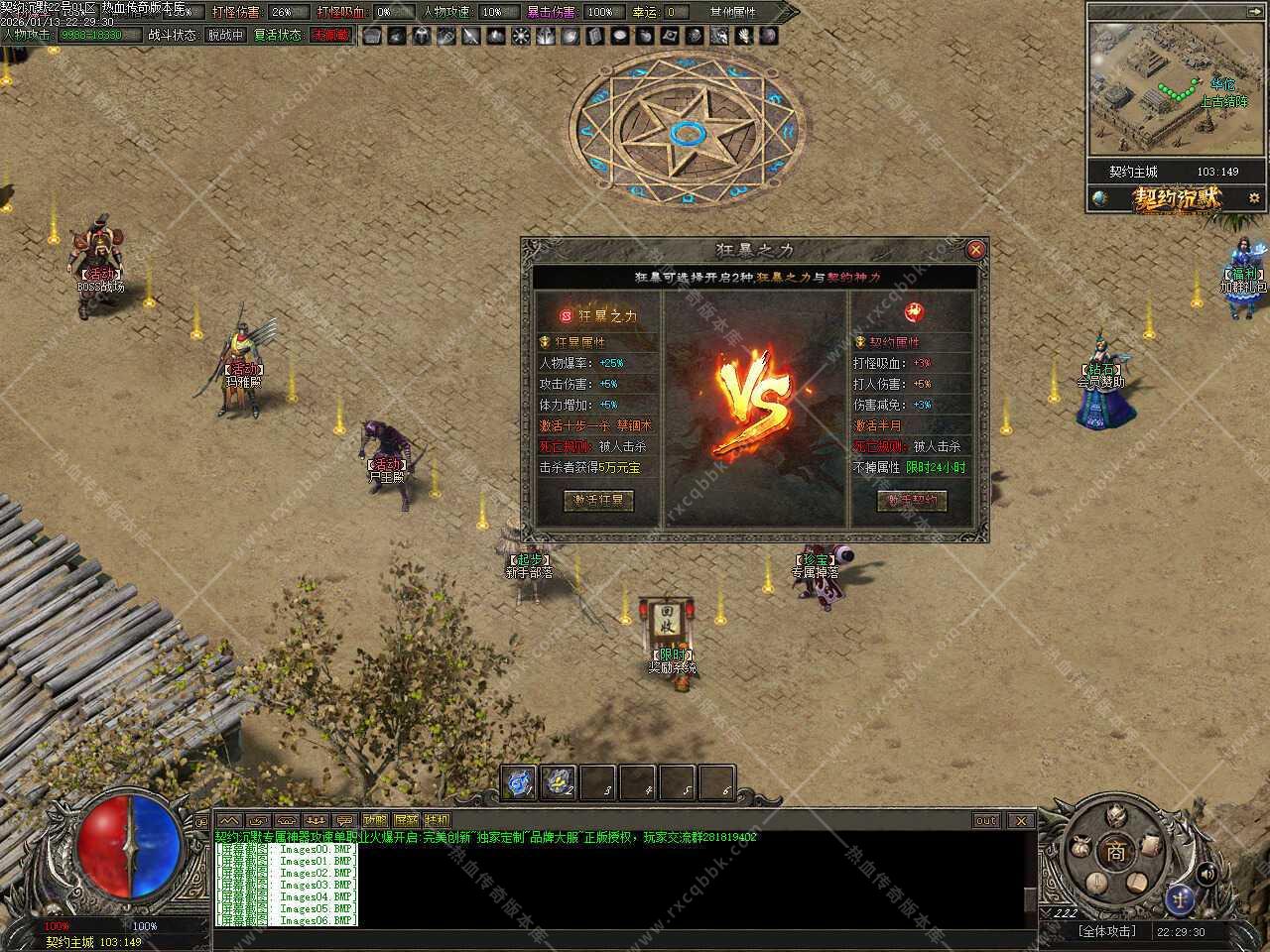The height and width of the screenshot is (952, 1270).
Task: Activate the 激活狂暴 button
Action: (x=598, y=501)
